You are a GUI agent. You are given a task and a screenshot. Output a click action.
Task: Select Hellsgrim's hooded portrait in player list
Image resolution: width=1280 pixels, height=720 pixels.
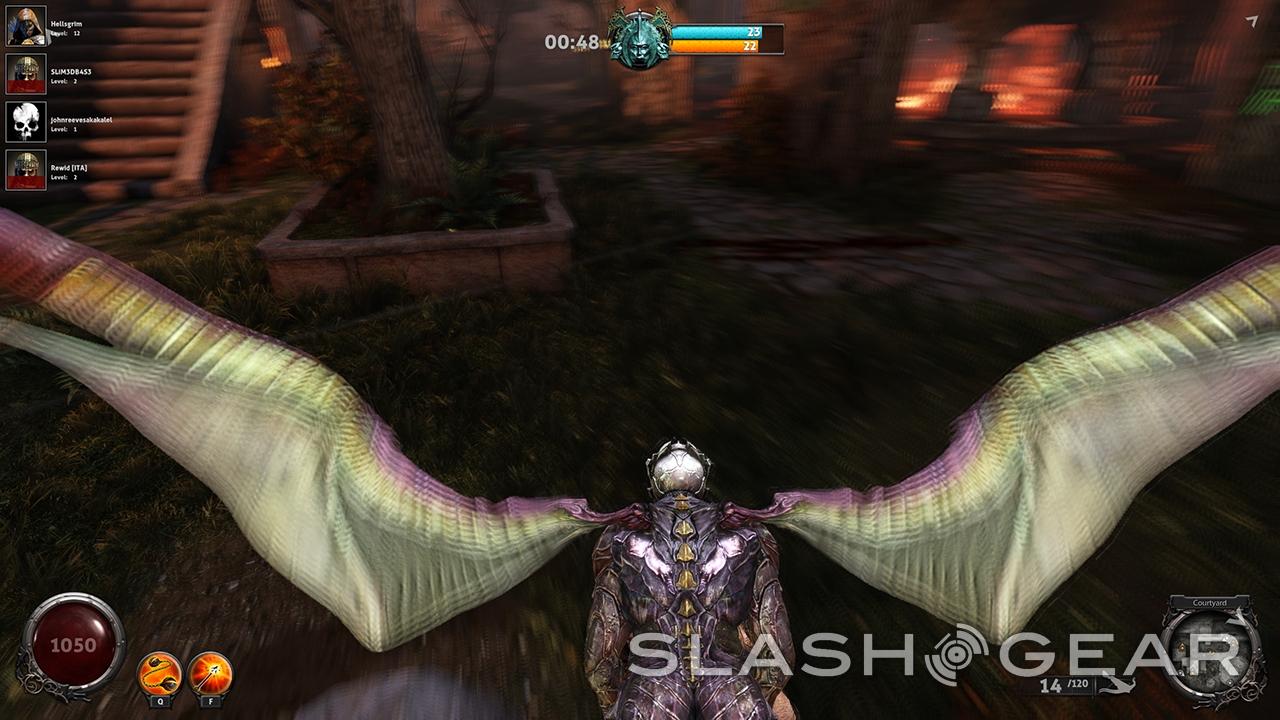point(26,26)
